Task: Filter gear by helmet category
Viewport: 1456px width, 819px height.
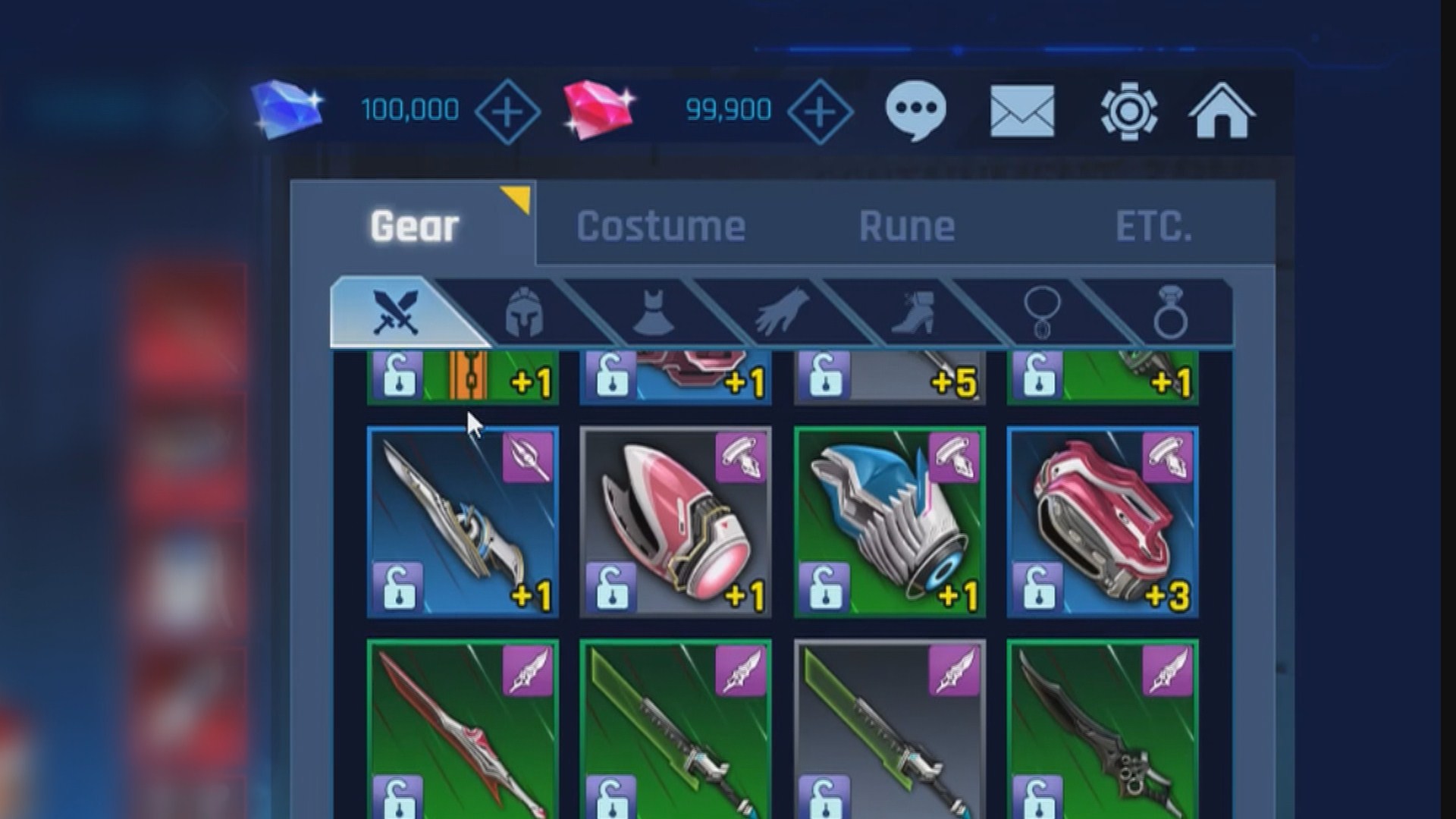Action: point(524,312)
